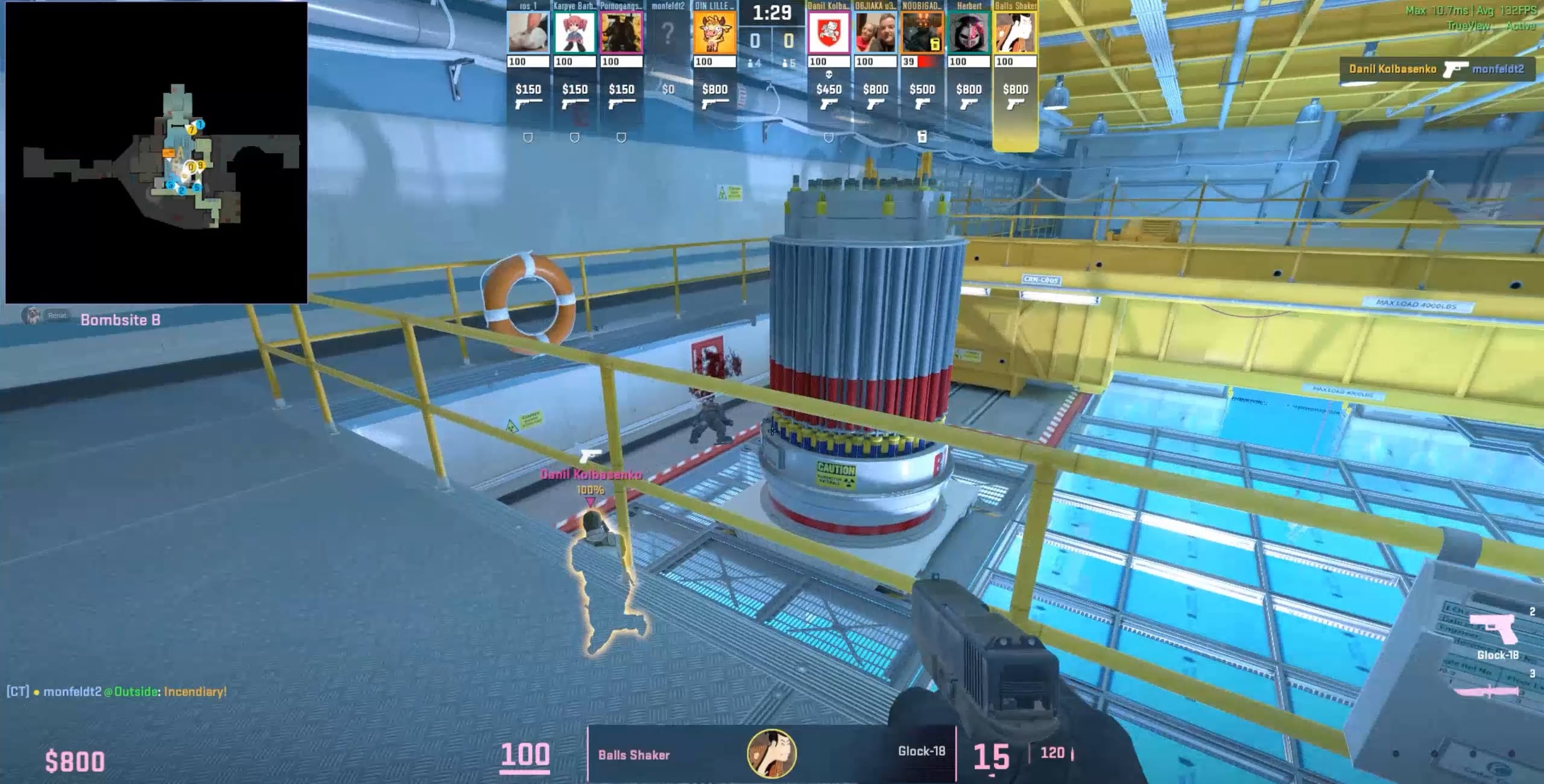Open the radar minimap

pos(156,152)
